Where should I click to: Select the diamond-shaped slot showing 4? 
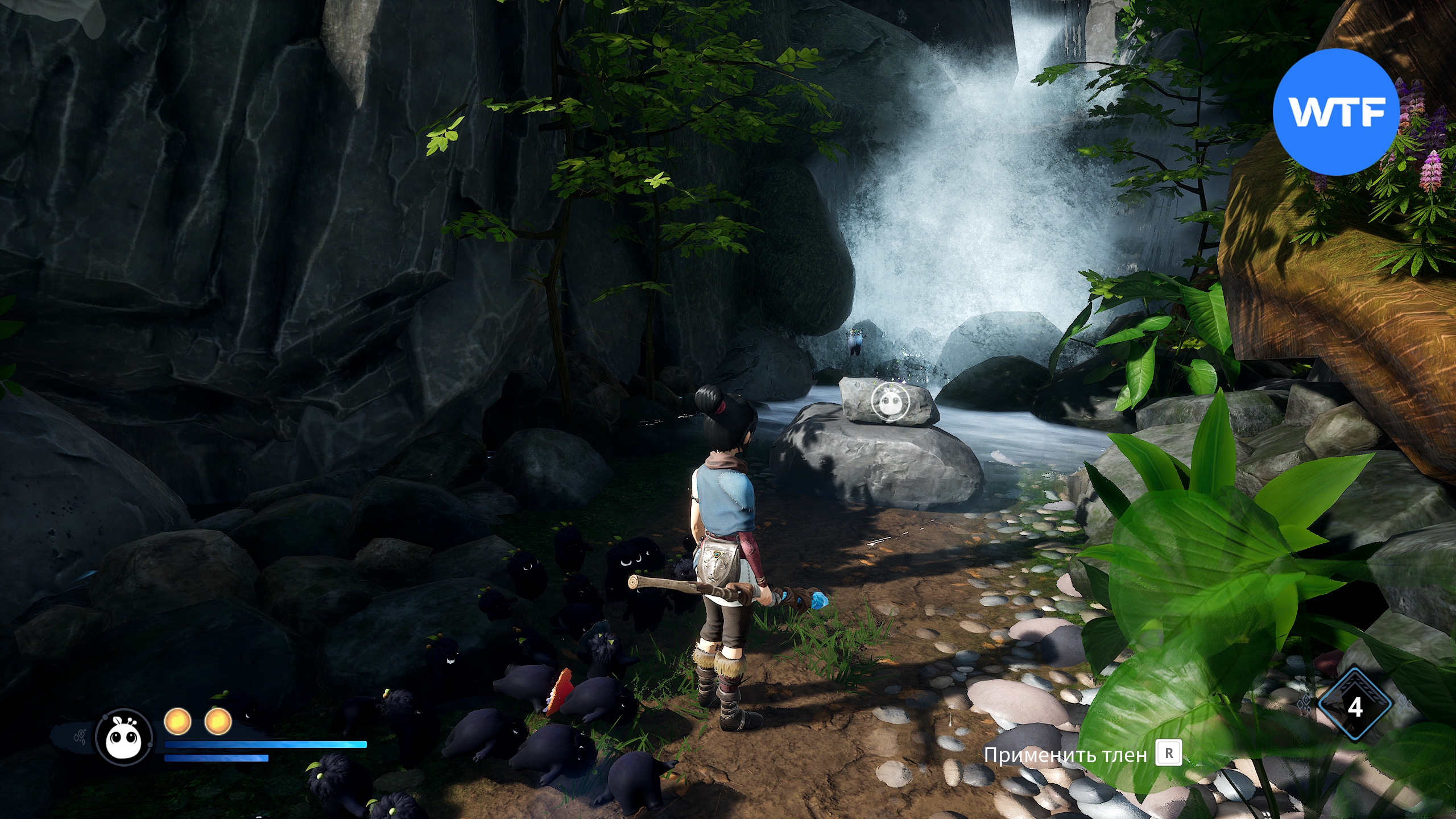[x=1355, y=707]
